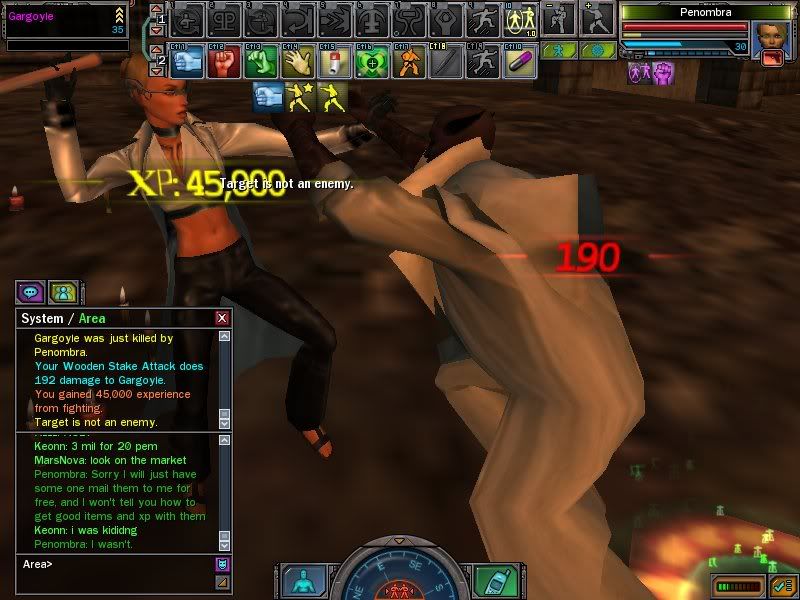Close the System / Area chat window

click(x=222, y=318)
